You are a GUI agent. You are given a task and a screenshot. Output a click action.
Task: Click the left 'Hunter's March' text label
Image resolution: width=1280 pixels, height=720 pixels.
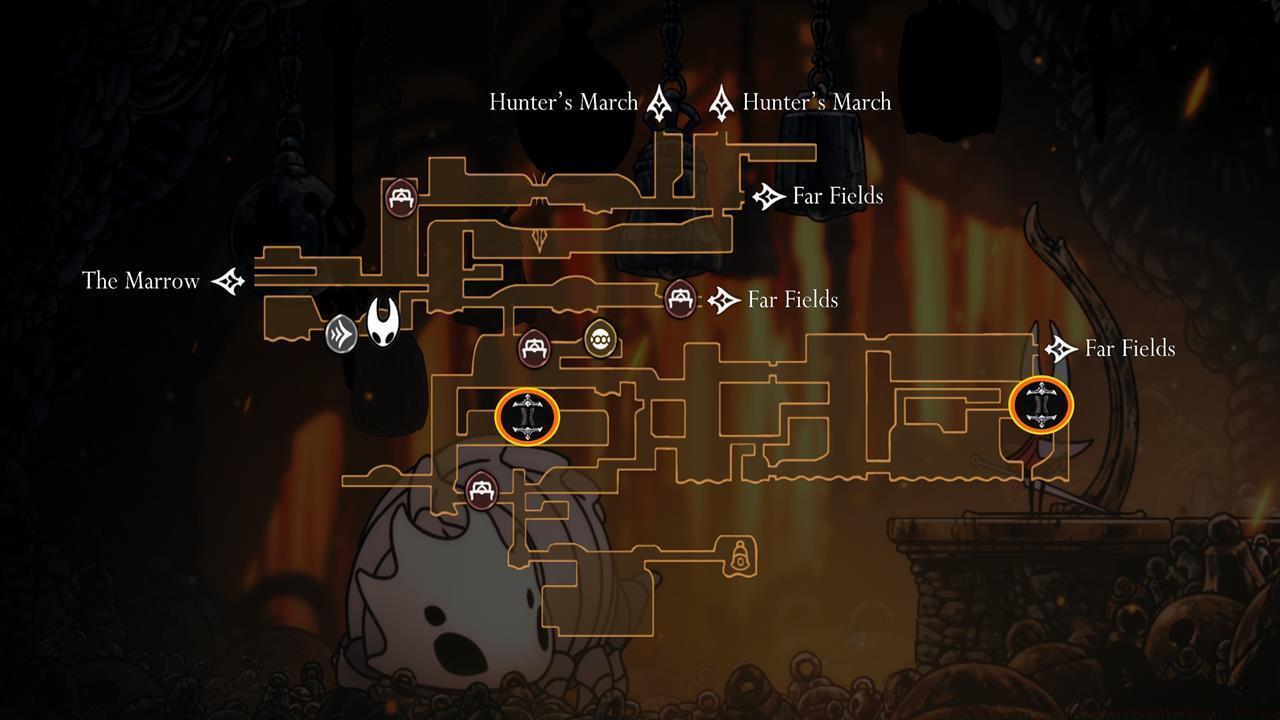[x=563, y=101]
